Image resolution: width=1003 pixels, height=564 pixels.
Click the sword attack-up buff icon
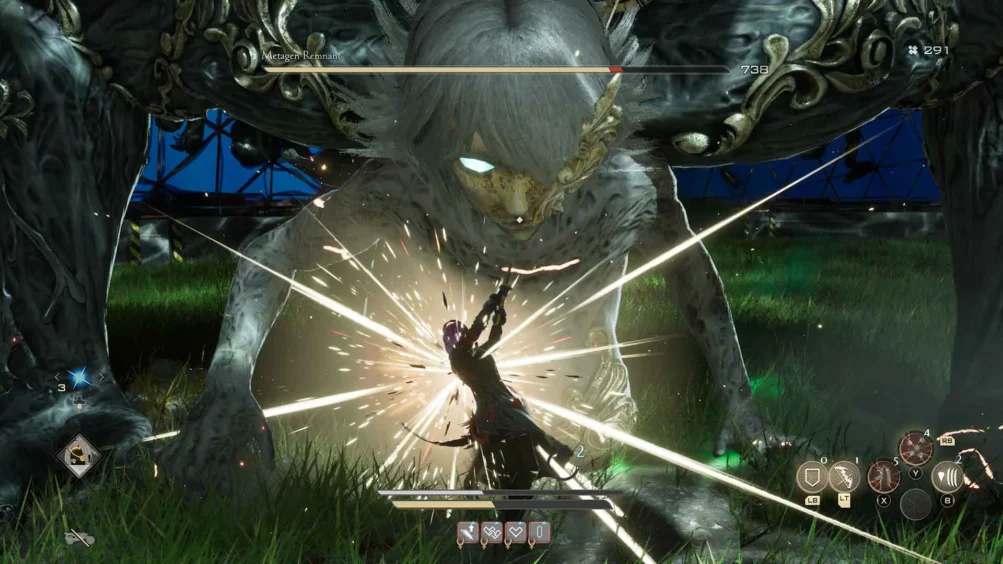468,533
